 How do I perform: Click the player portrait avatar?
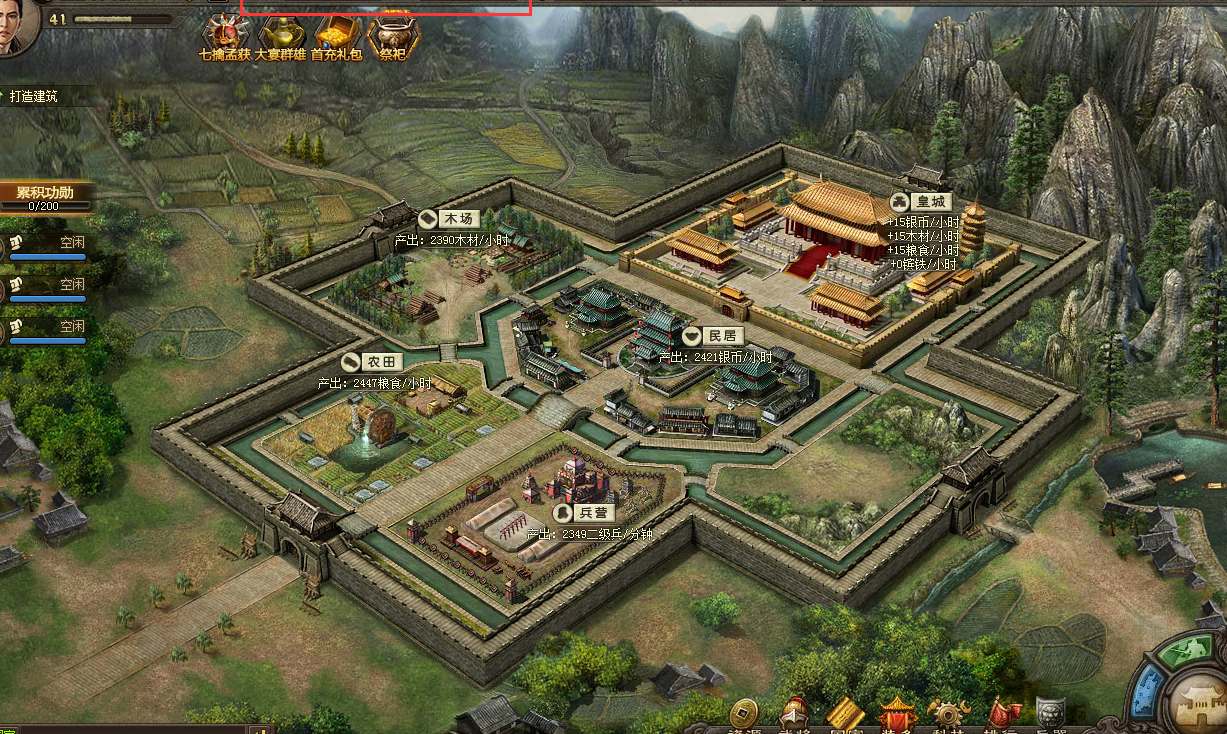point(17,24)
